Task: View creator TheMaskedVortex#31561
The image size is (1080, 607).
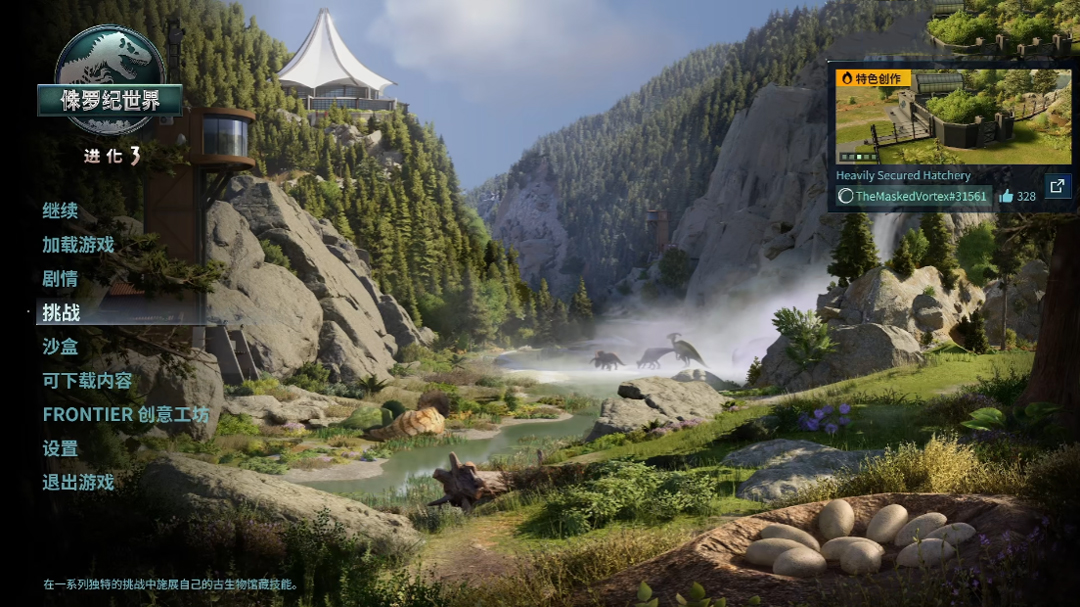Action: pyautogui.click(x=914, y=197)
